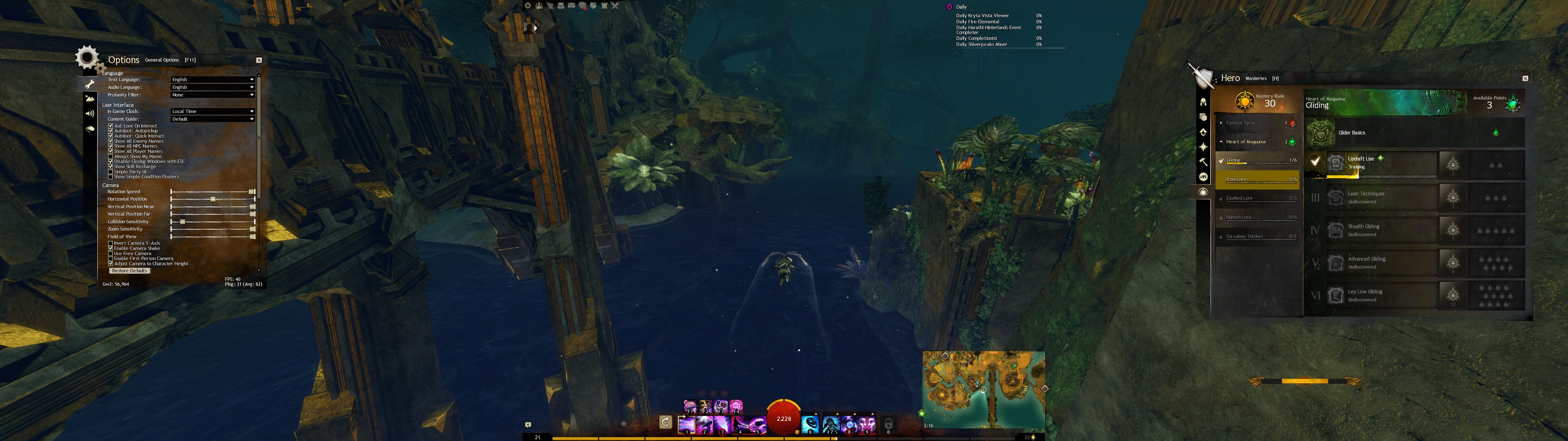Set the Collision Sensitivity slider
Image resolution: width=1568 pixels, height=441 pixels.
coord(183,222)
